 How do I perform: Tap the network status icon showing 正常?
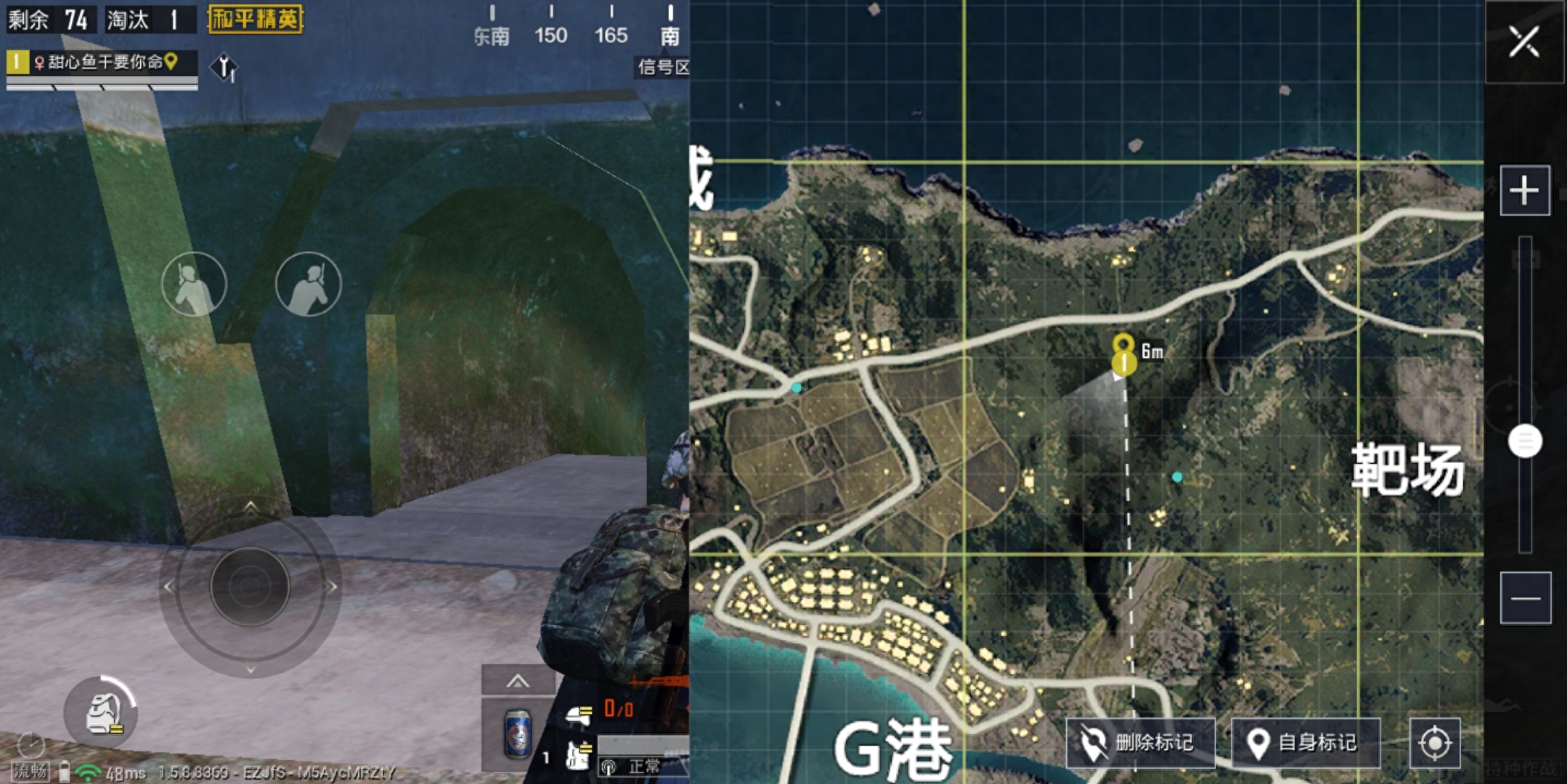(609, 766)
